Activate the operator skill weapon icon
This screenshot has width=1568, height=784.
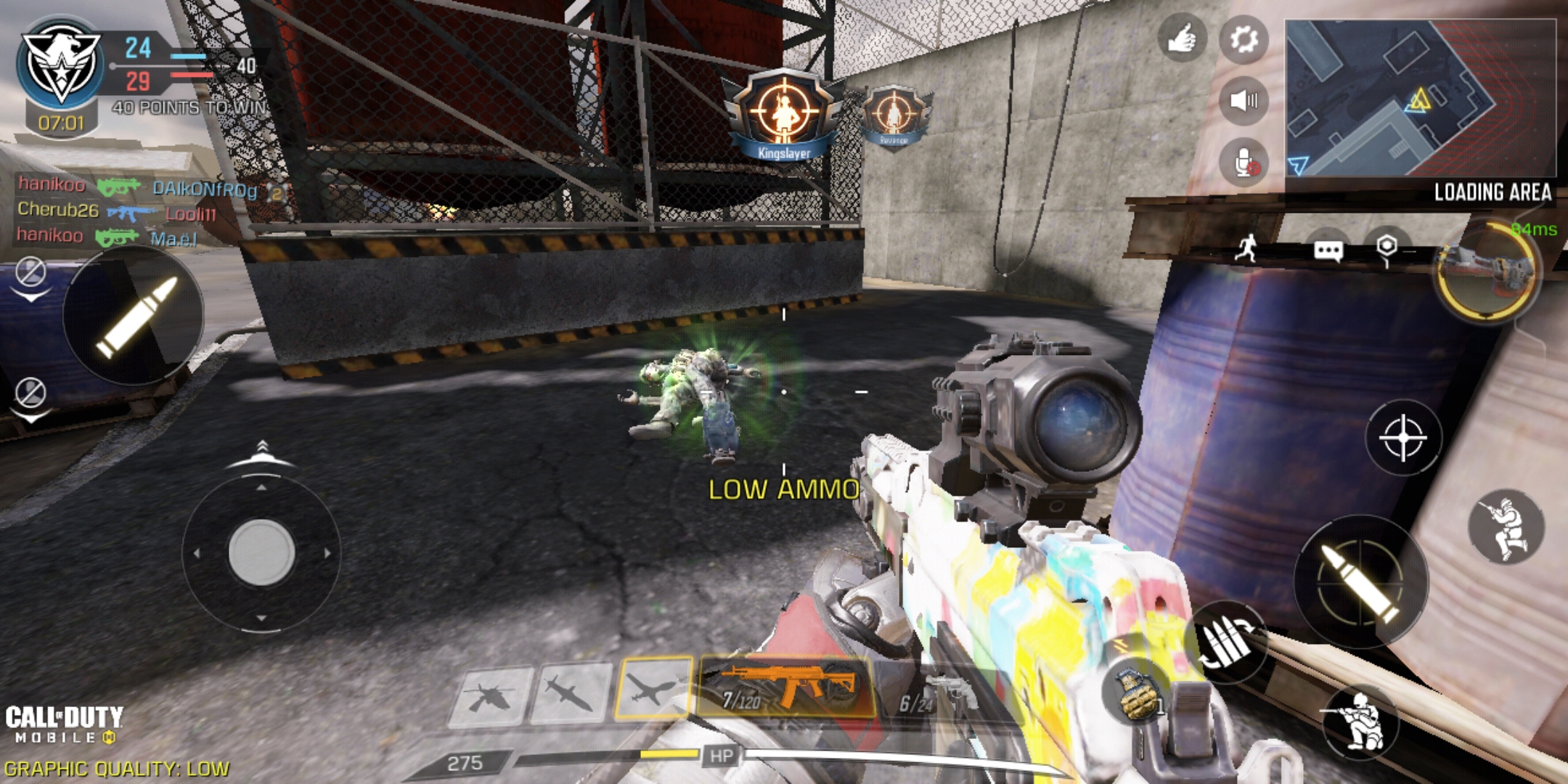click(x=1487, y=272)
